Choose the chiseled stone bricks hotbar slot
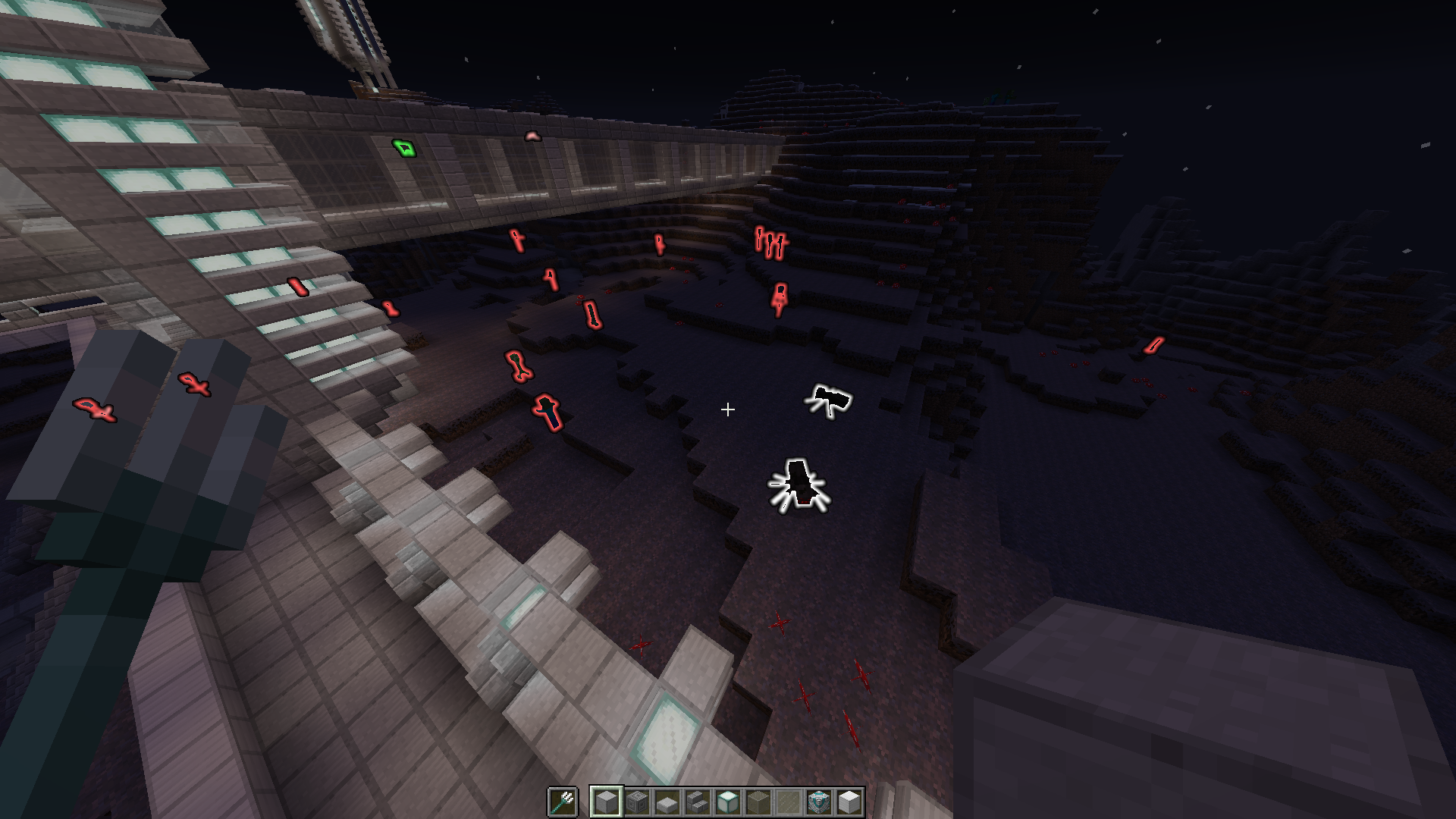 pyautogui.click(x=637, y=802)
